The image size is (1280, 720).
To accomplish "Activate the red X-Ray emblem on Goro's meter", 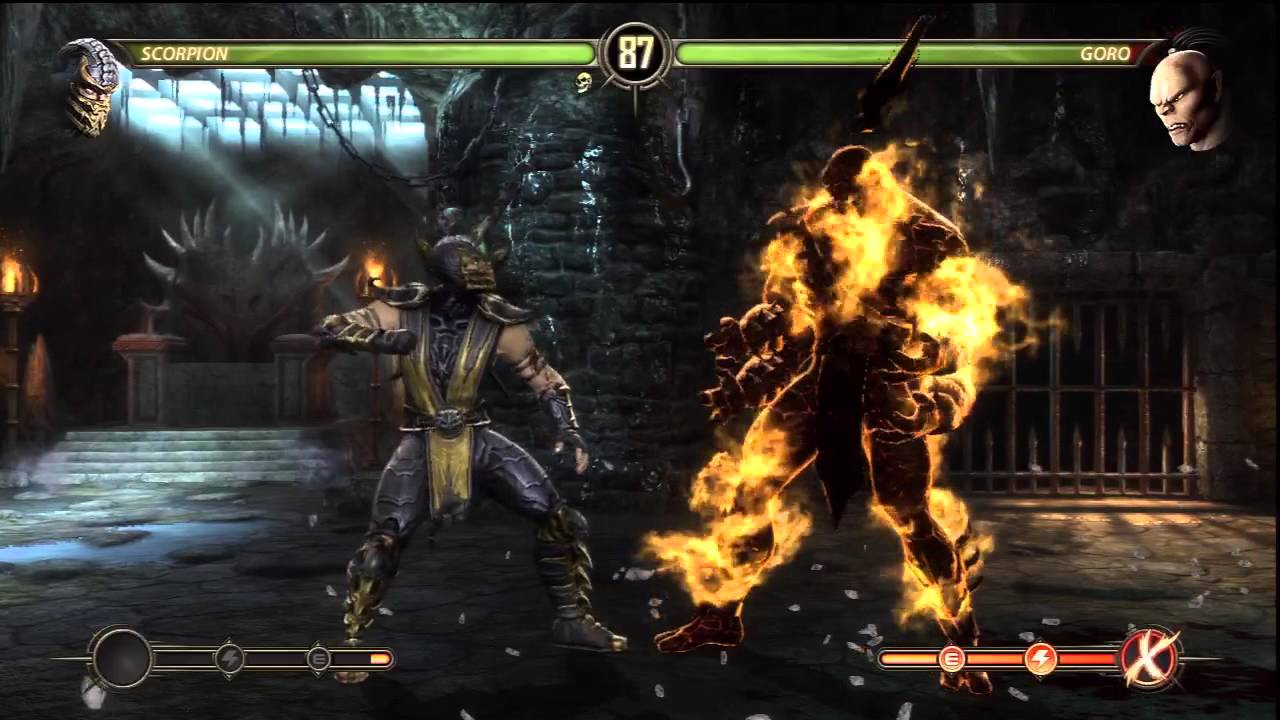I will pyautogui.click(x=1149, y=657).
